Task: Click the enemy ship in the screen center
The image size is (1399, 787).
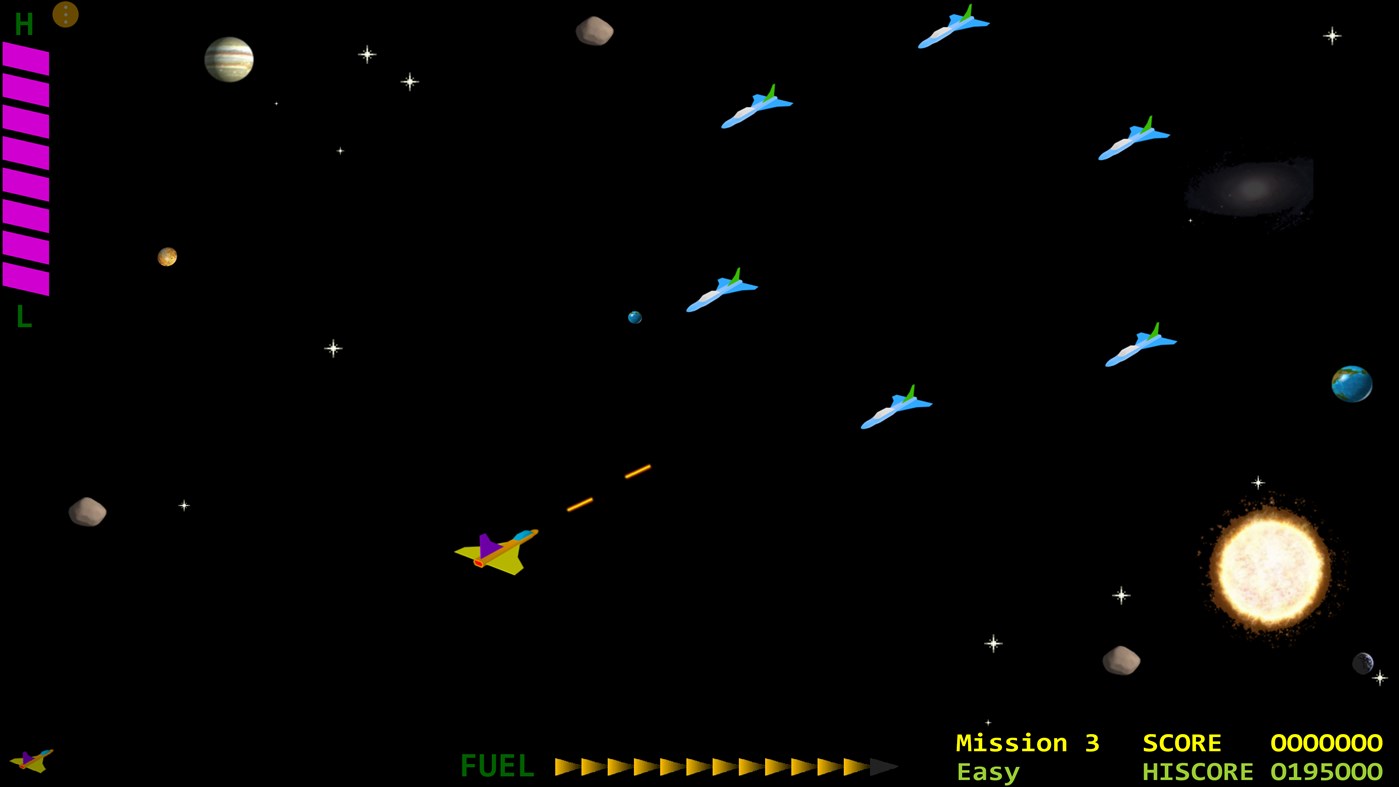Action: pyautogui.click(x=720, y=290)
